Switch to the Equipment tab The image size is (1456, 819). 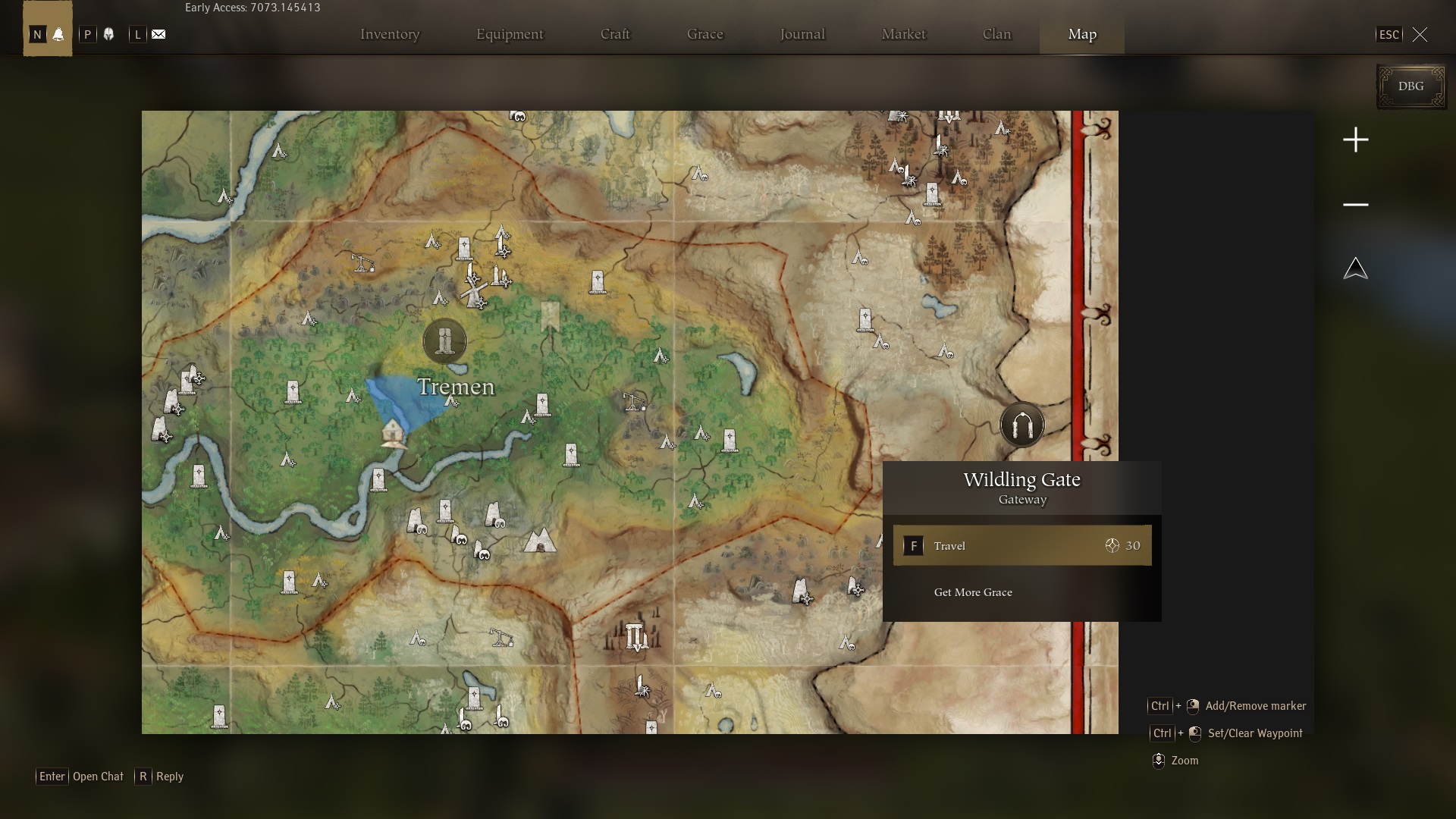coord(510,34)
